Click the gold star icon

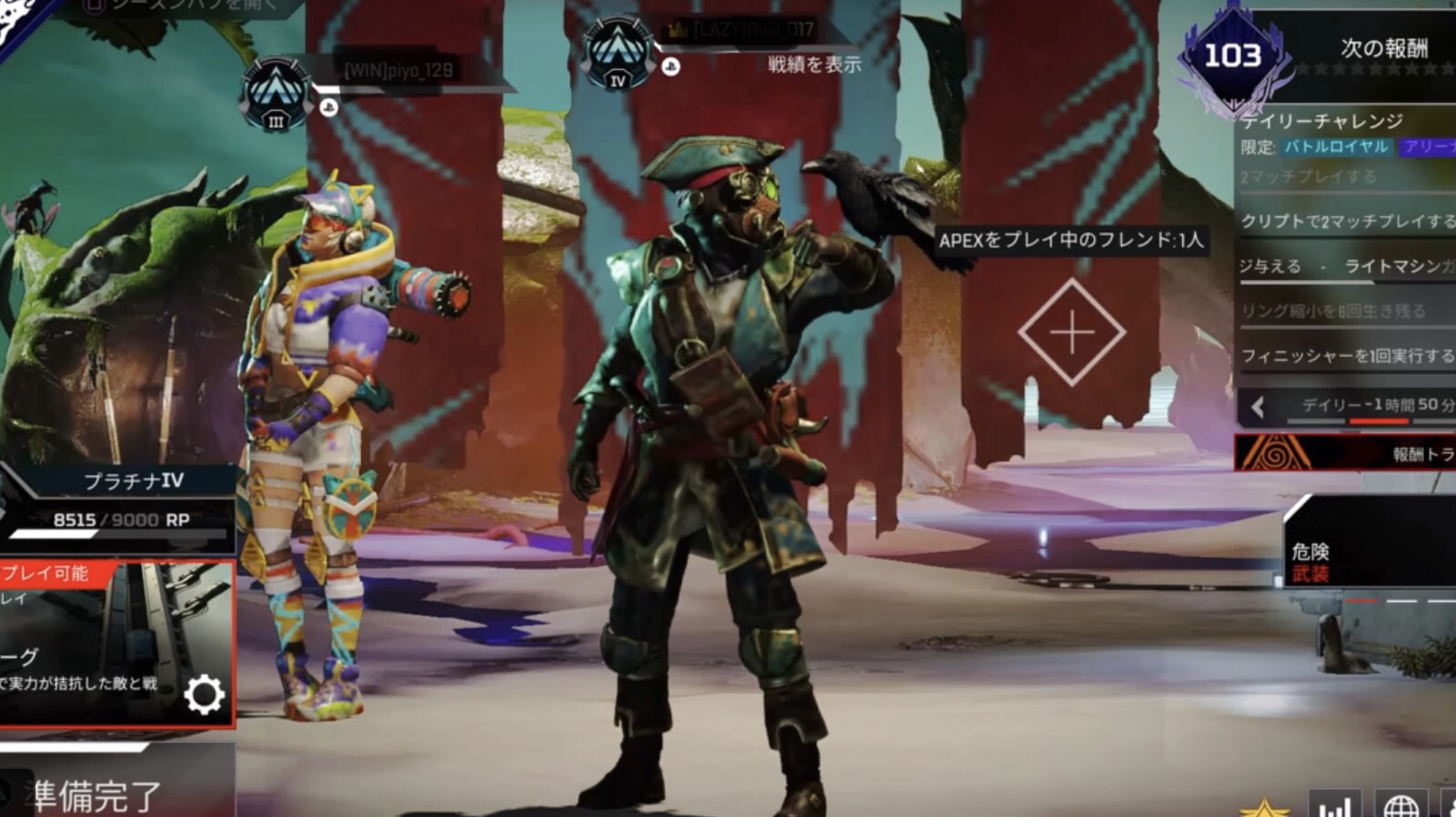[1263, 807]
